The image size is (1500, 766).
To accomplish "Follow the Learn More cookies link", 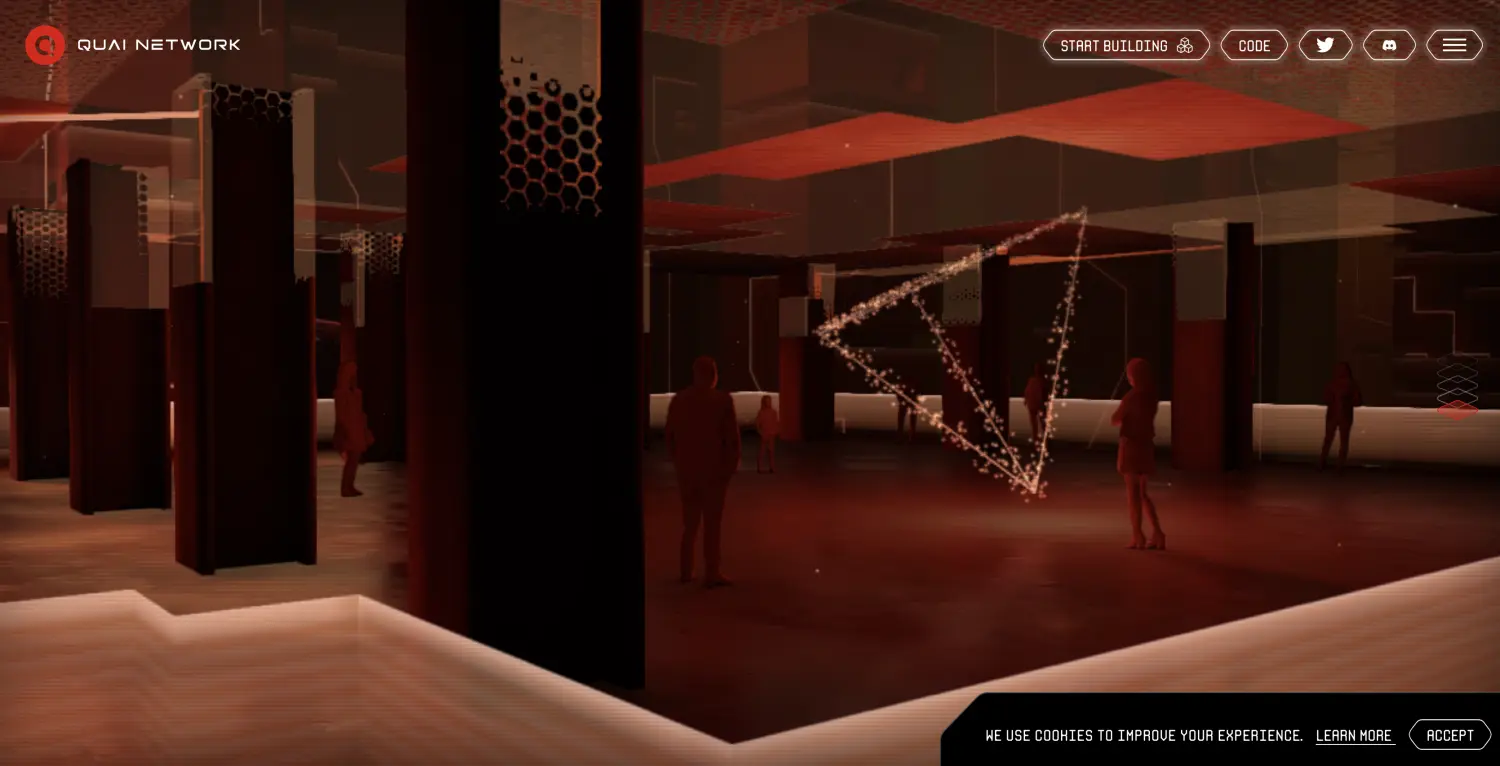I will pyautogui.click(x=1354, y=736).
